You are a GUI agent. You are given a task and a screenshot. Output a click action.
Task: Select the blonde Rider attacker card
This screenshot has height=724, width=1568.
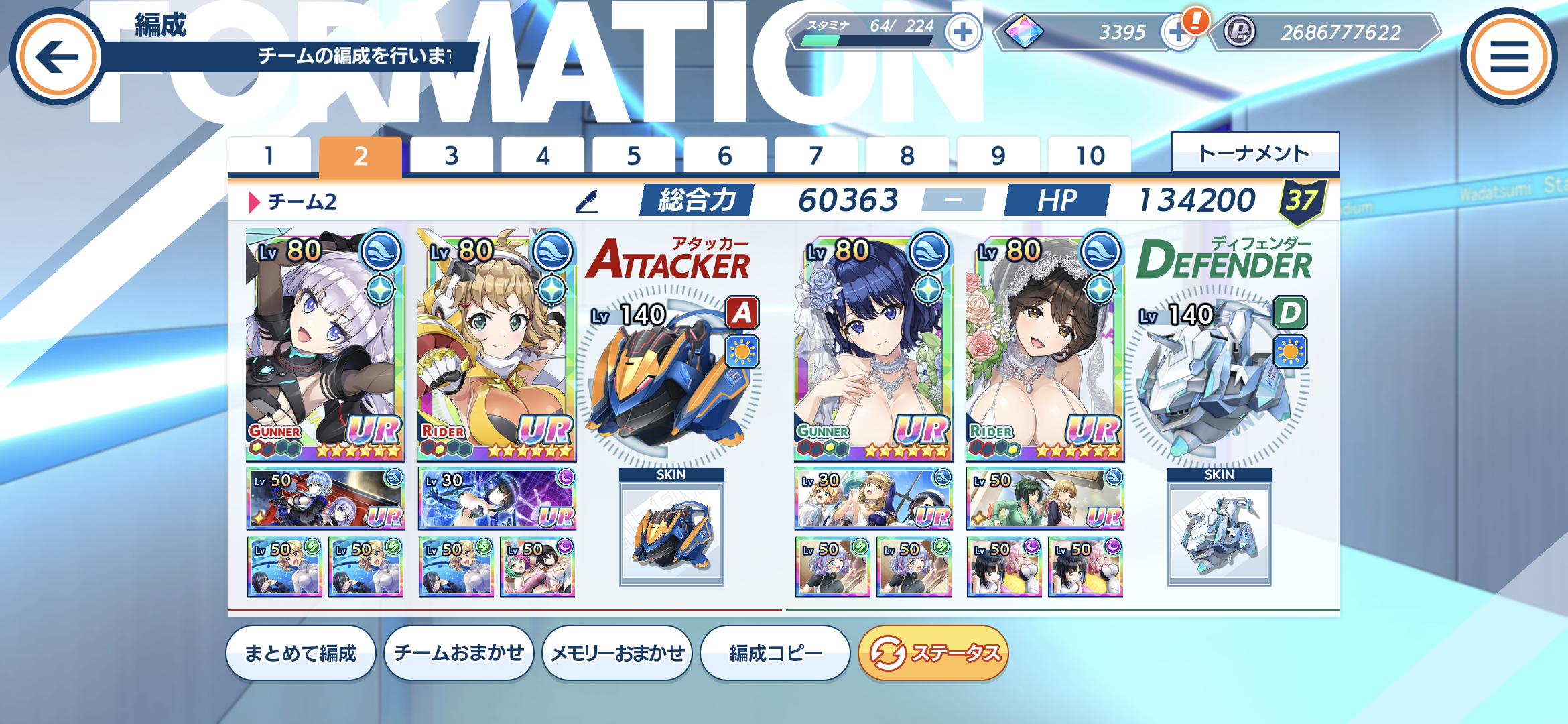(497, 345)
